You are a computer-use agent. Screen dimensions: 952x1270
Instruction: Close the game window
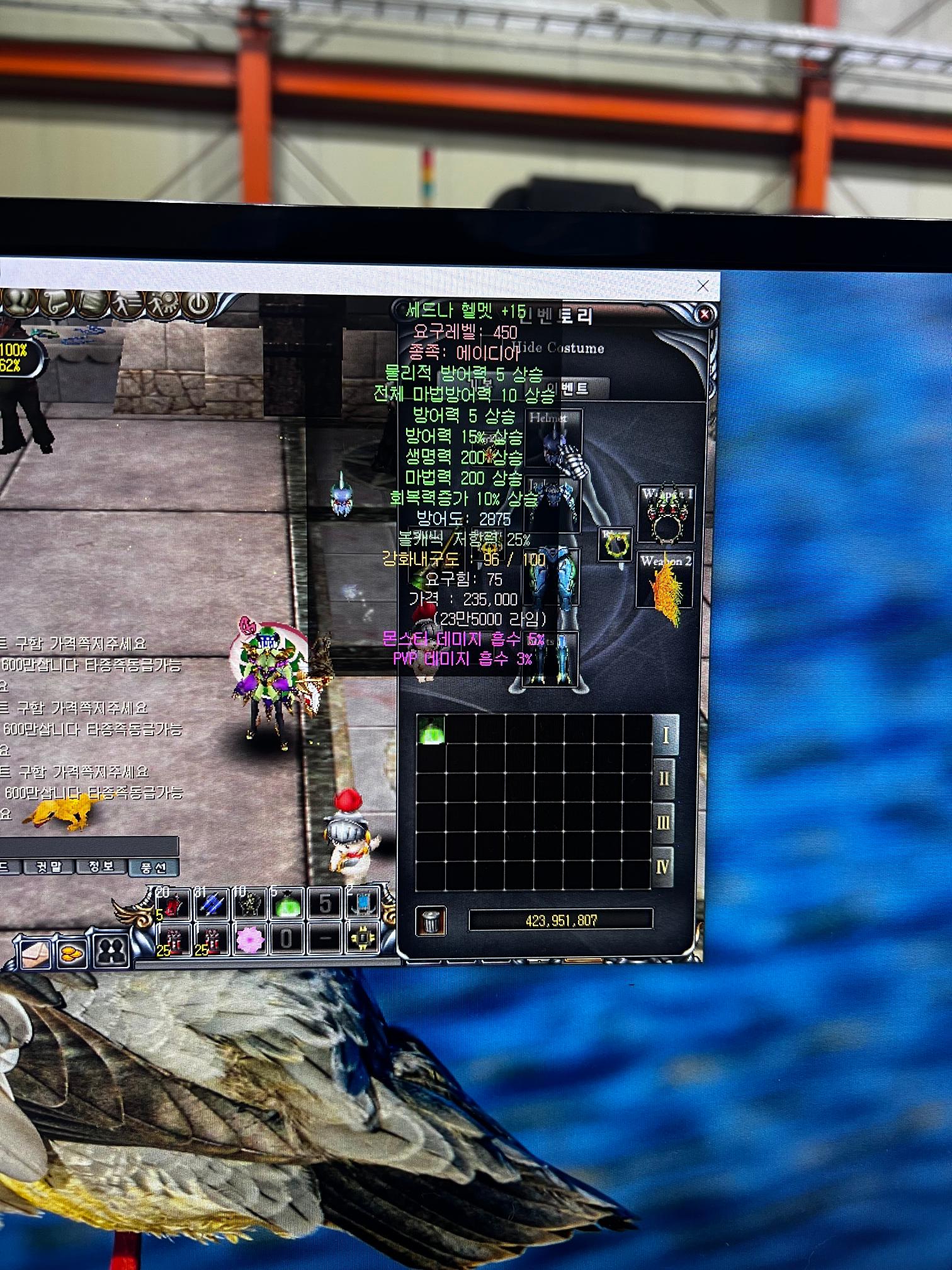pyautogui.click(x=703, y=287)
